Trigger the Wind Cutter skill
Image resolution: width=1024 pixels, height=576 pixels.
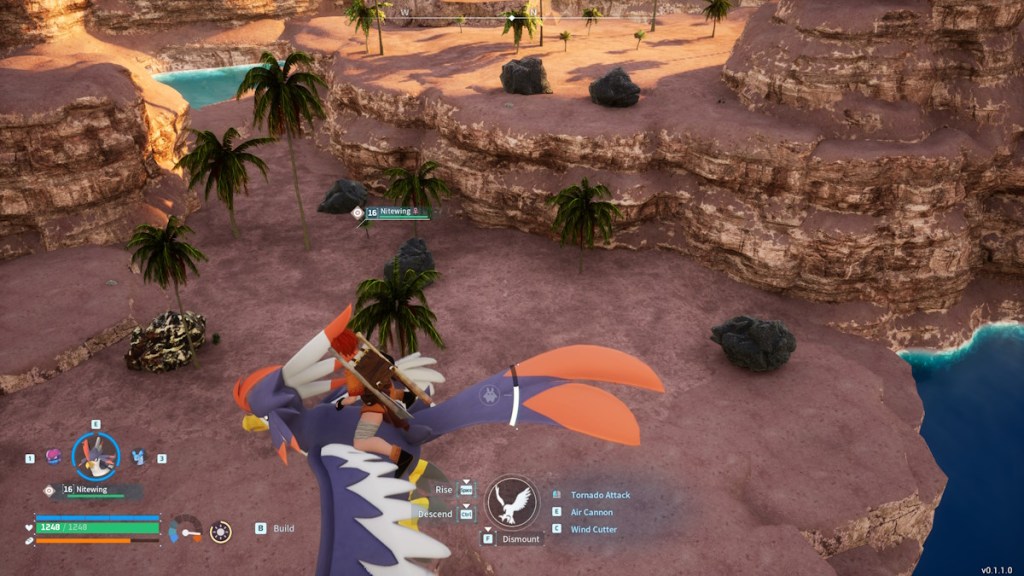tap(594, 529)
